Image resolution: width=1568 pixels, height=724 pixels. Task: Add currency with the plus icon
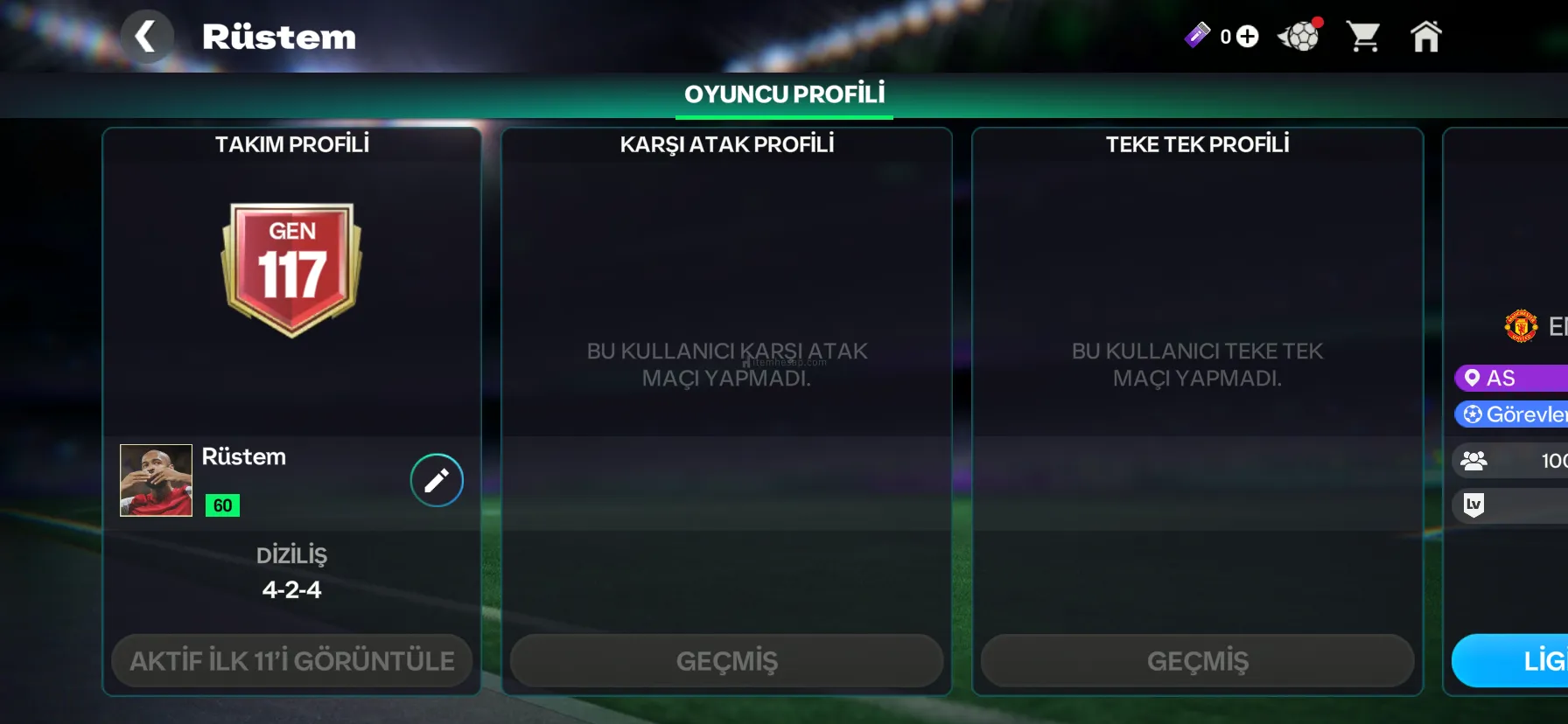[x=1248, y=37]
